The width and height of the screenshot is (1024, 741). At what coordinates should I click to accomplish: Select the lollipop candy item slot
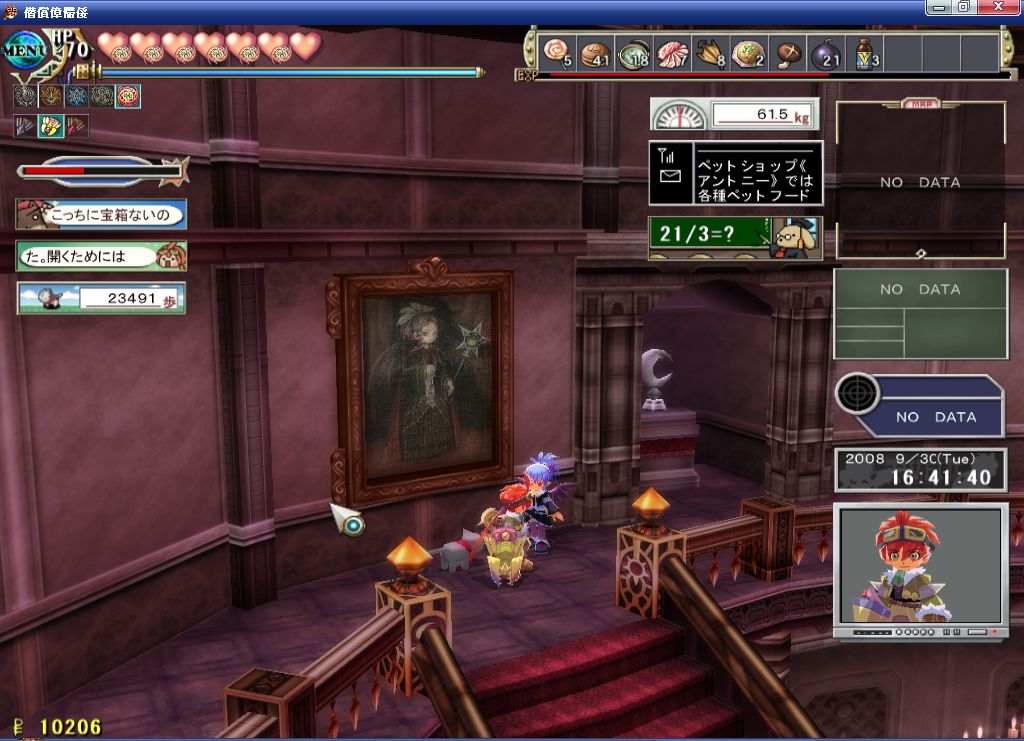coord(556,51)
